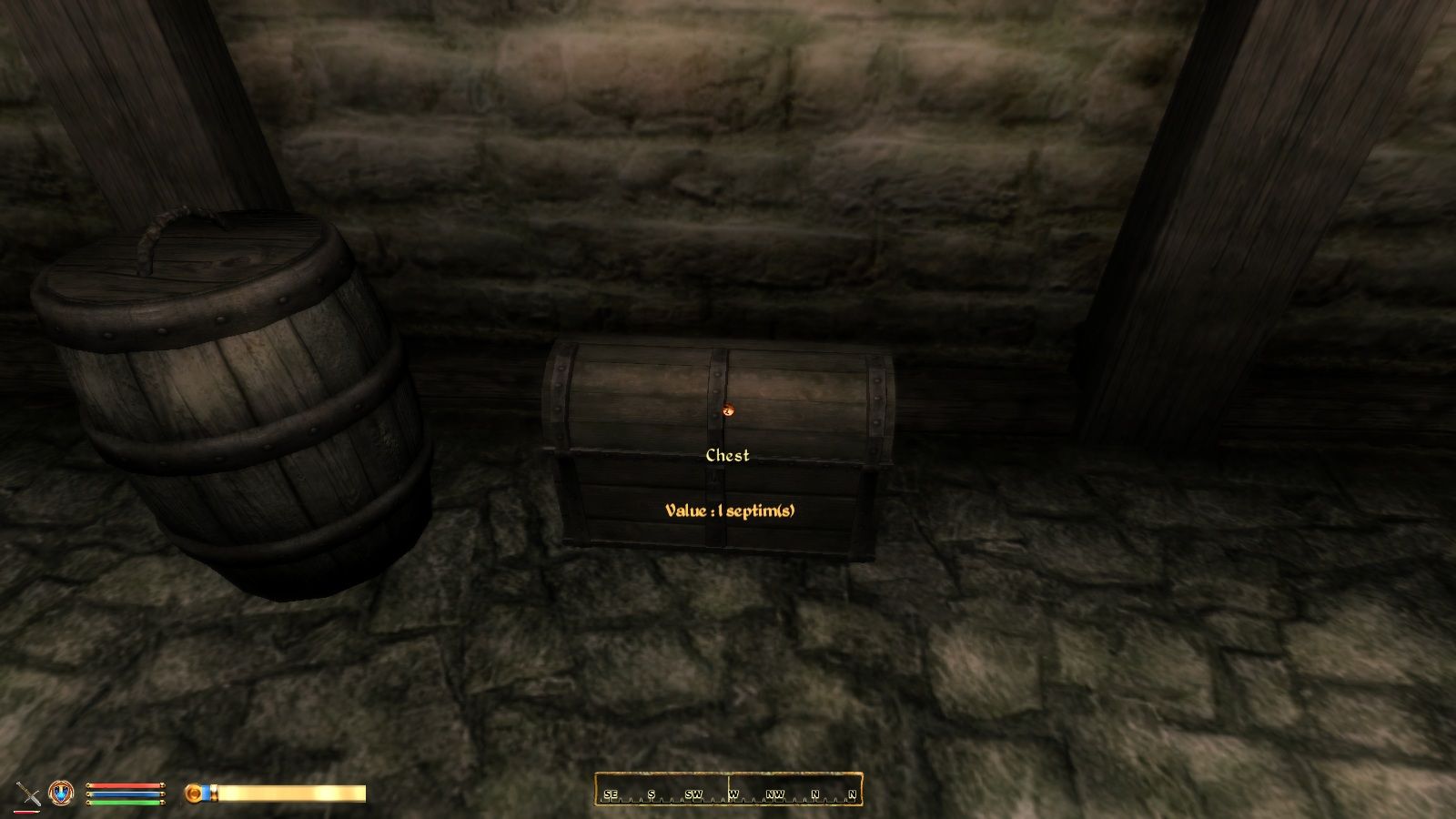Click the weapon charge gem icon
This screenshot has height=819, width=1456.
click(x=193, y=791)
